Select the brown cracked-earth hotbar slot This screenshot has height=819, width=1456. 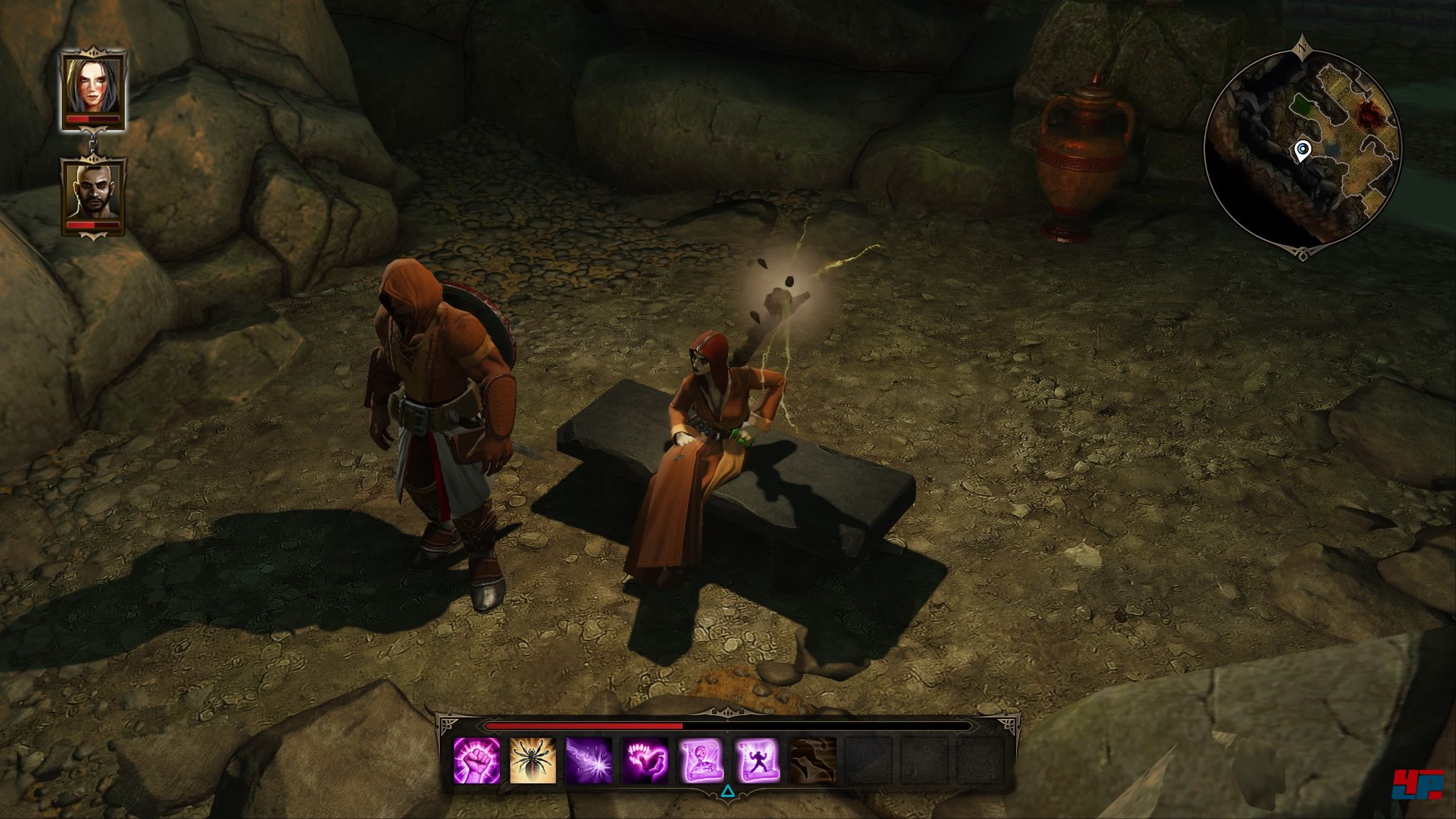[x=813, y=761]
